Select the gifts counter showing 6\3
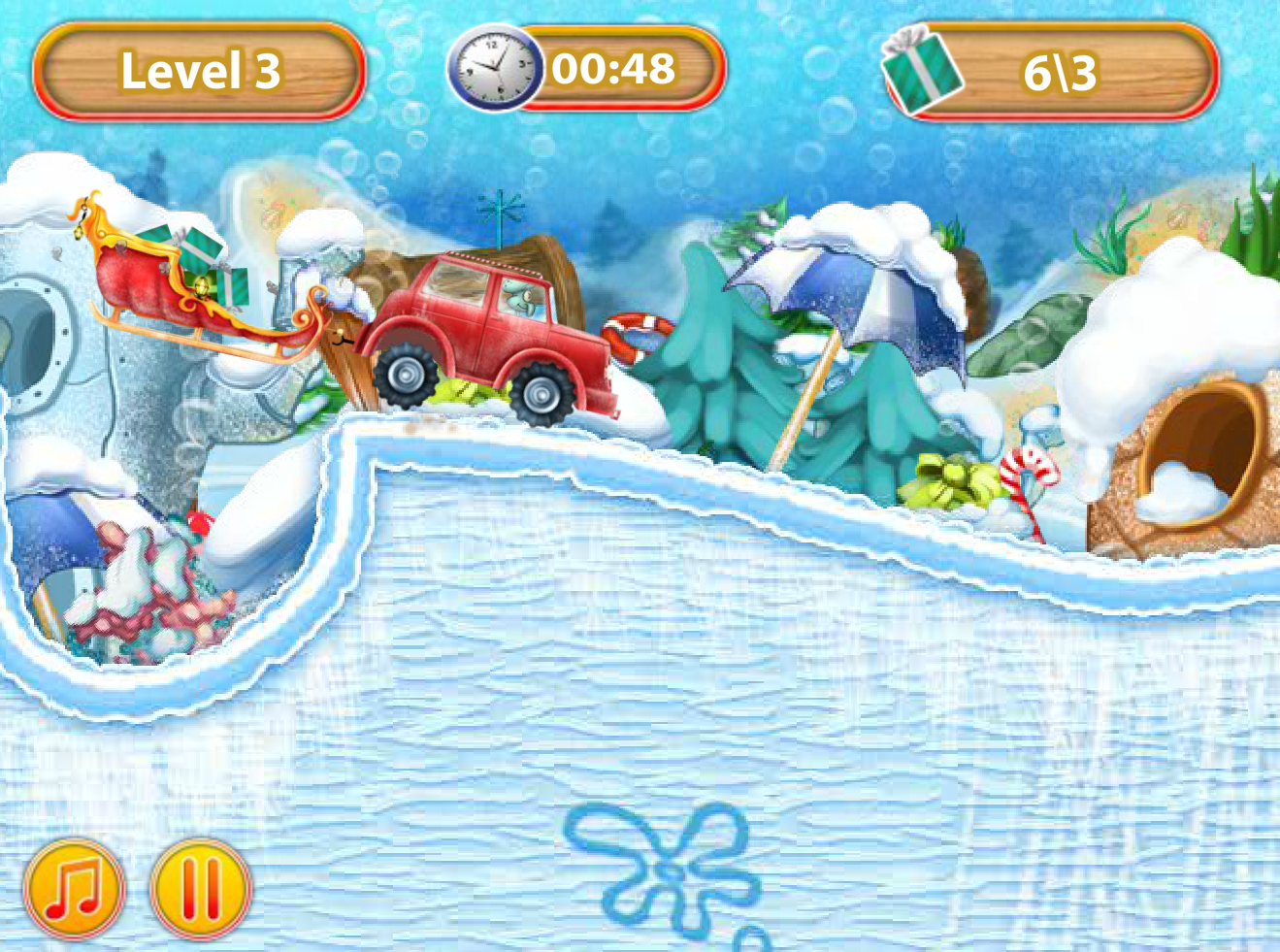This screenshot has width=1280, height=952. click(x=1058, y=70)
